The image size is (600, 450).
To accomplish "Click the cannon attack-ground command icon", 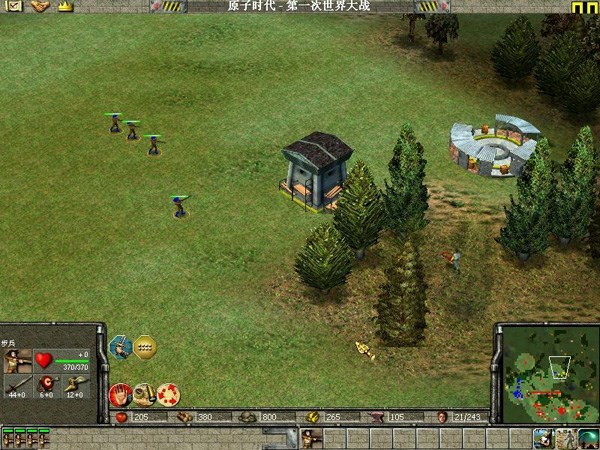I will pos(144,393).
